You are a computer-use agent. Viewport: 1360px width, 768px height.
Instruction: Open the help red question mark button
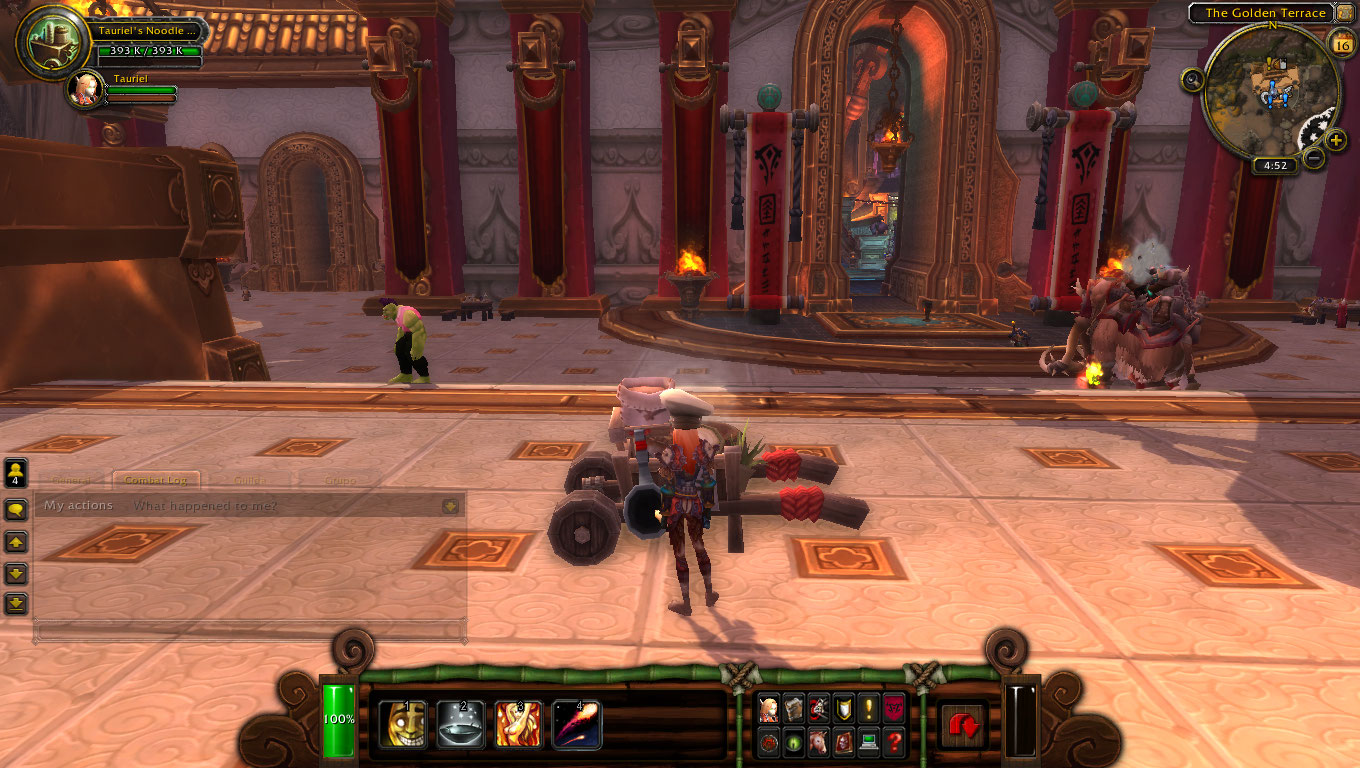pos(894,742)
